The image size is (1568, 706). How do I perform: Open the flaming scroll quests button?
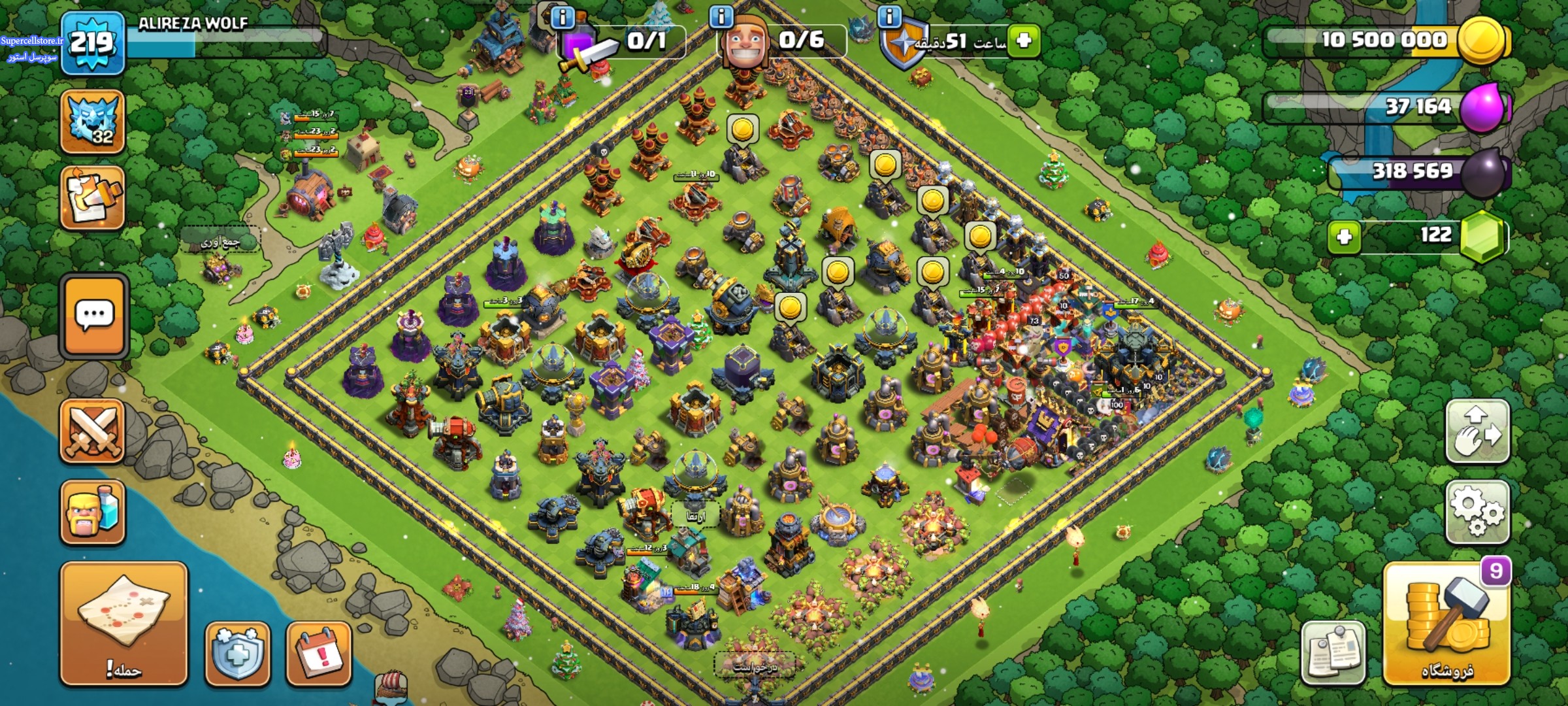point(92,197)
